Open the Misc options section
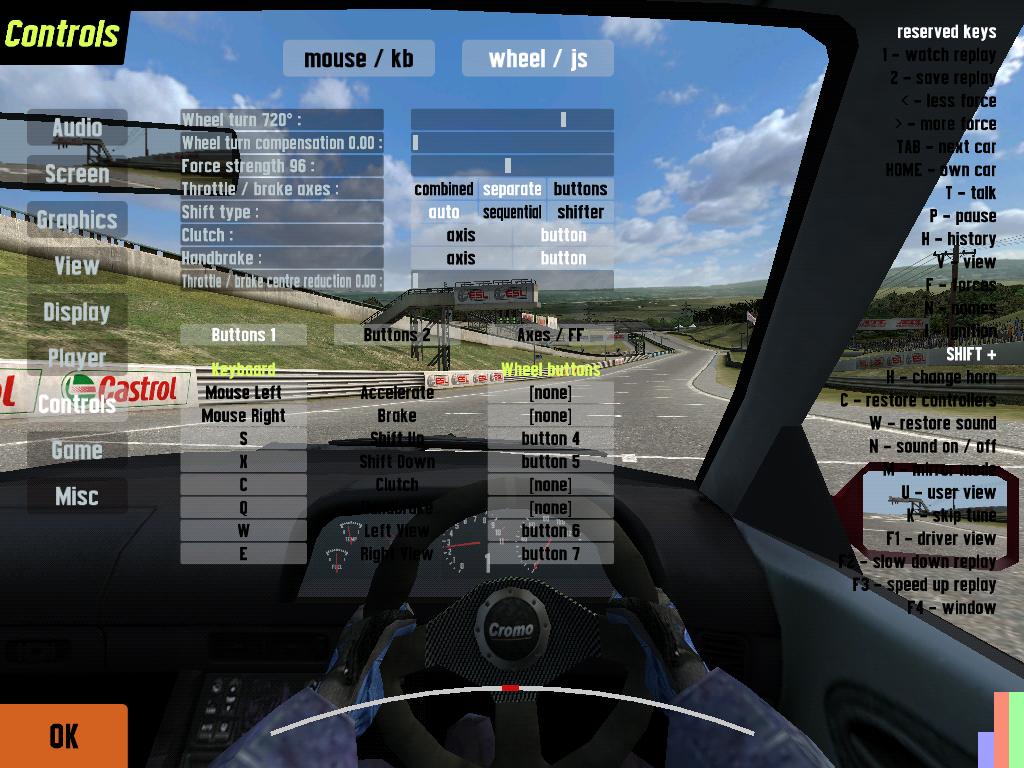 (x=77, y=496)
